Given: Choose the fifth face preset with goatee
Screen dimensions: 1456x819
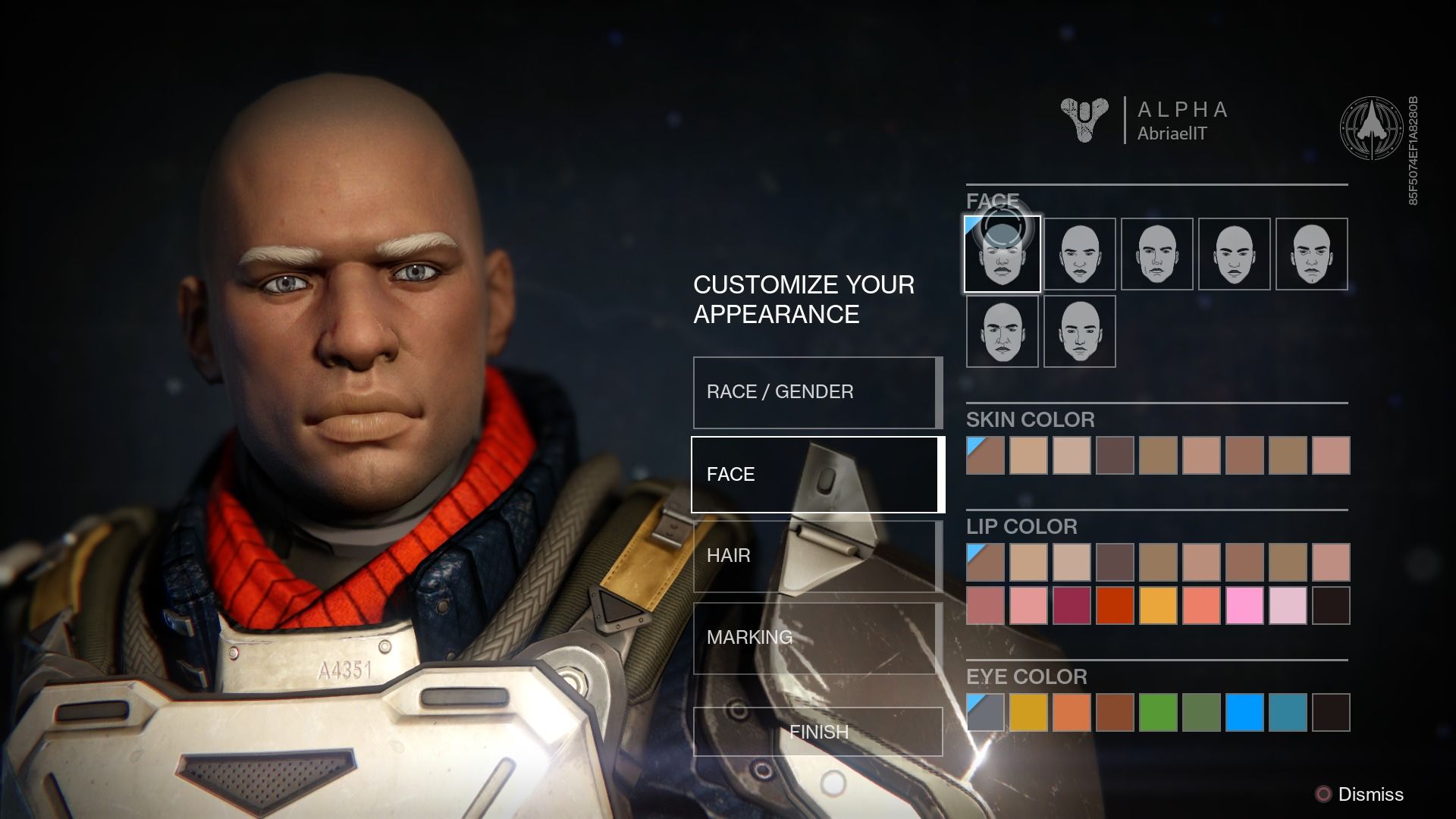Looking at the screenshot, I should pos(1312,254).
